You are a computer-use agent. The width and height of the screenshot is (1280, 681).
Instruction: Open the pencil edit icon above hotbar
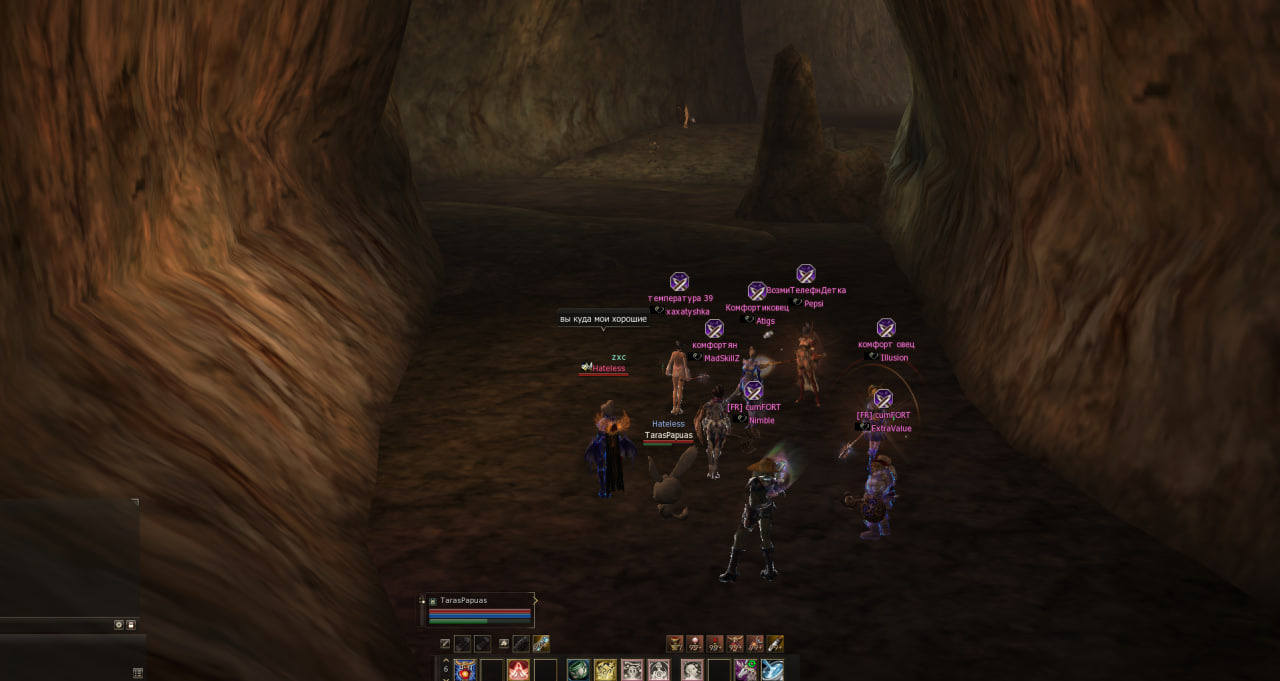click(x=445, y=644)
